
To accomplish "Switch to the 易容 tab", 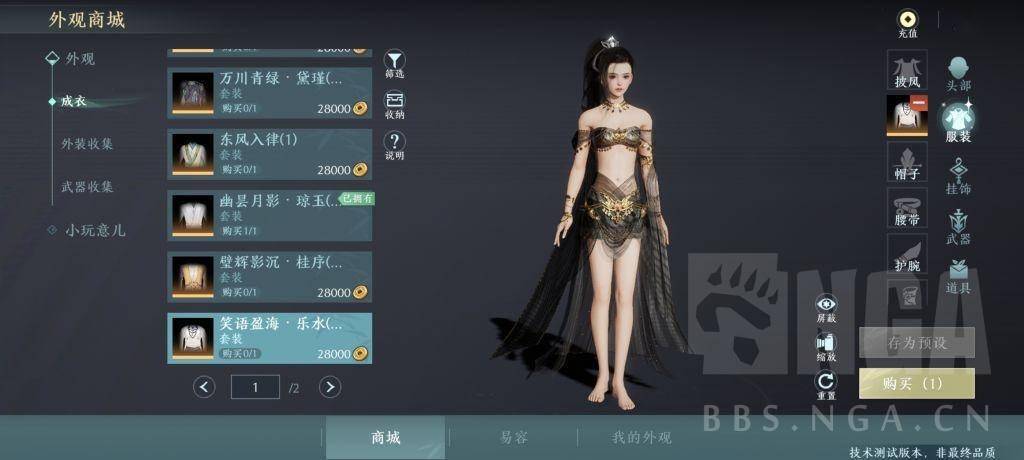I will [514, 438].
